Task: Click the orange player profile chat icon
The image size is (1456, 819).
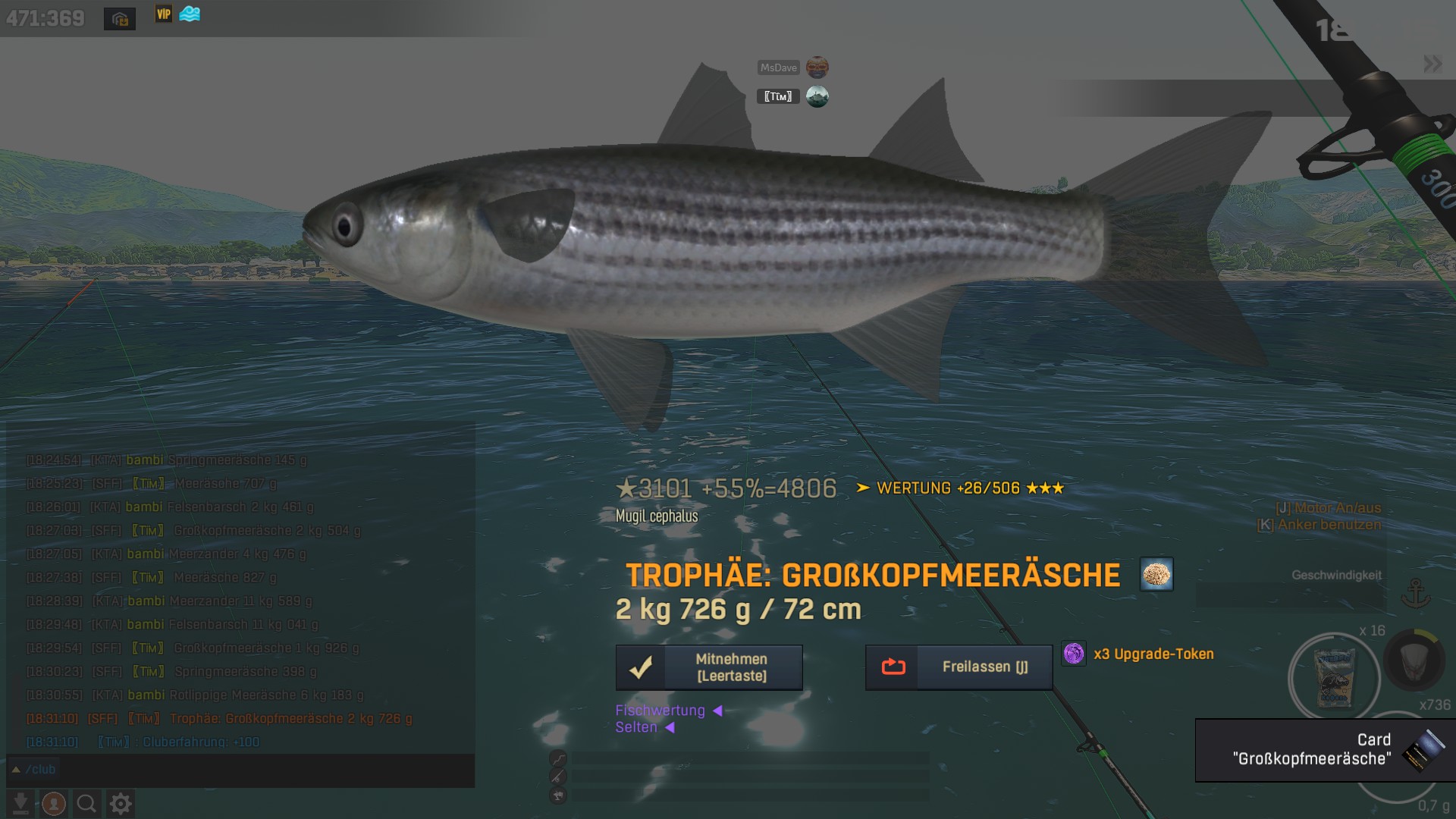Action: pyautogui.click(x=54, y=803)
